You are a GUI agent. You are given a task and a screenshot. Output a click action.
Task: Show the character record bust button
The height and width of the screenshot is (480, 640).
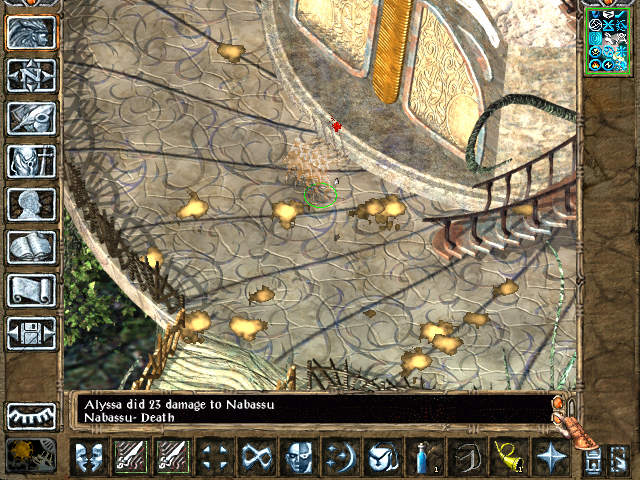click(x=32, y=204)
